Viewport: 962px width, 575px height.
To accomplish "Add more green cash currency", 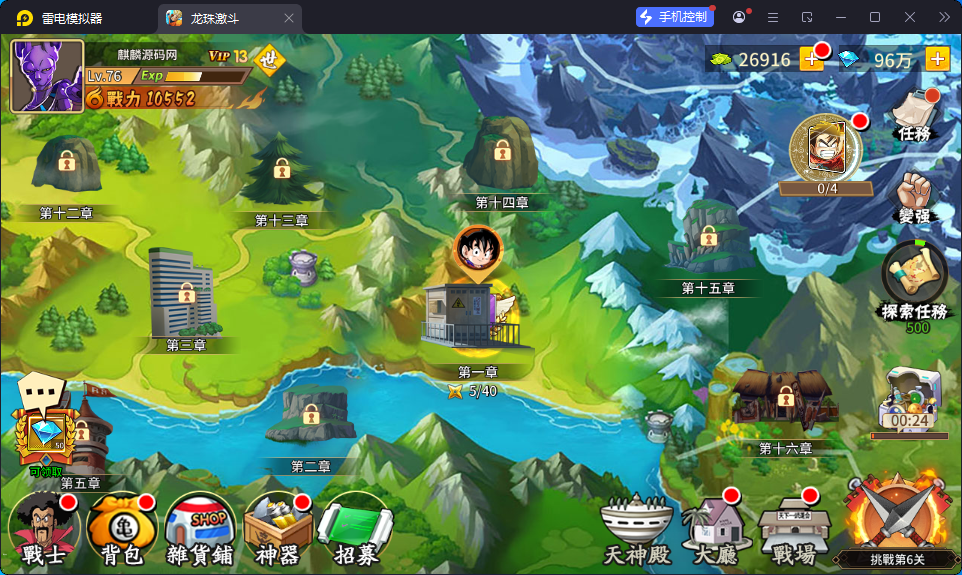I will [811, 60].
